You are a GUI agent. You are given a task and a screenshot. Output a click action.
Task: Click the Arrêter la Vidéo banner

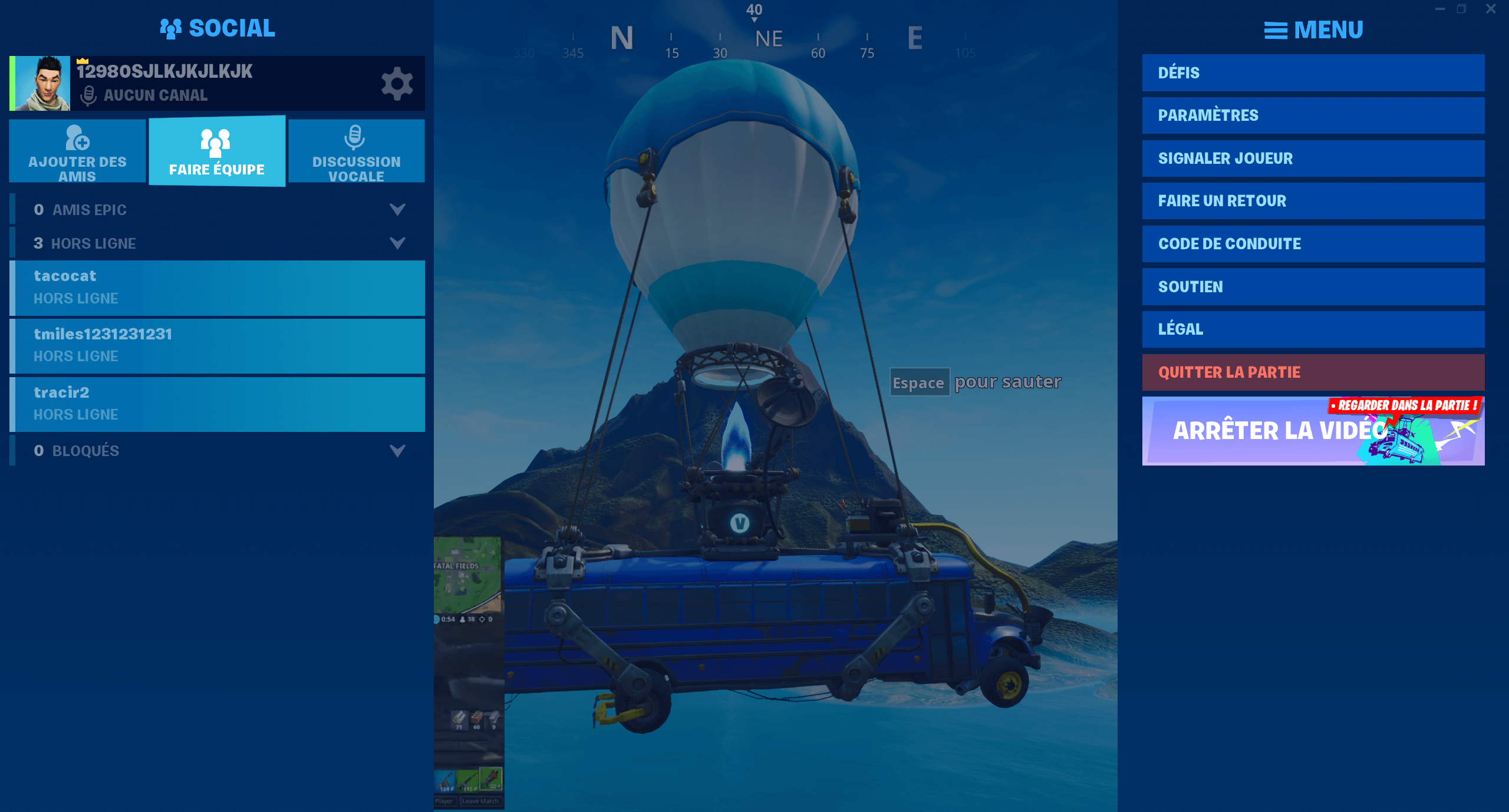(1313, 431)
